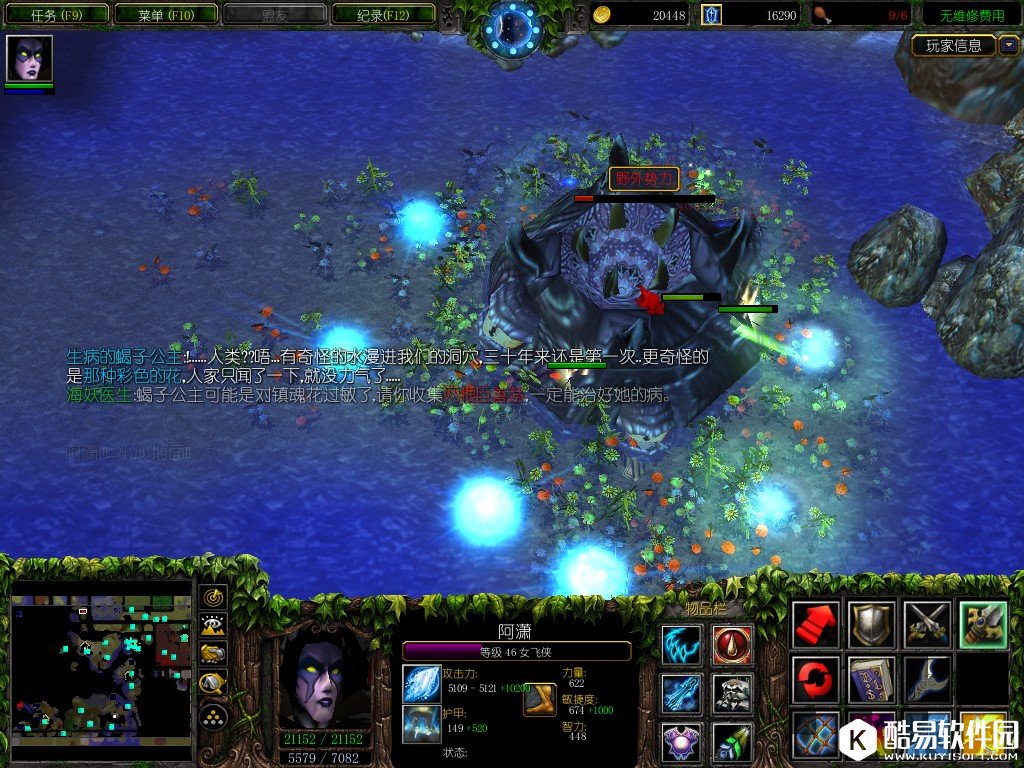Select the purple chest armor inventory item
Viewport: 1024px width, 768px height.
pos(681,743)
